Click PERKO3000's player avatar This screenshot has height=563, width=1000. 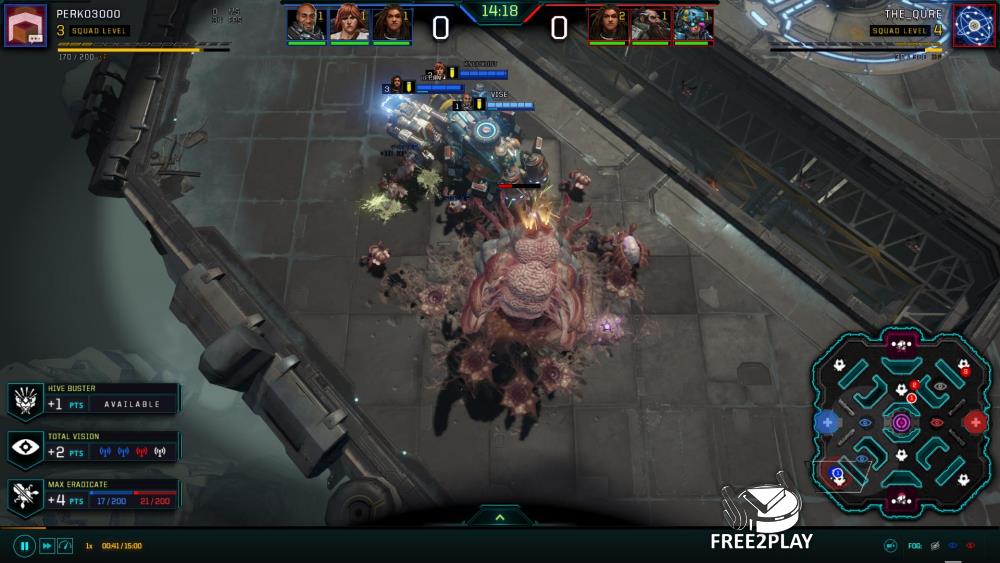tap(24, 25)
